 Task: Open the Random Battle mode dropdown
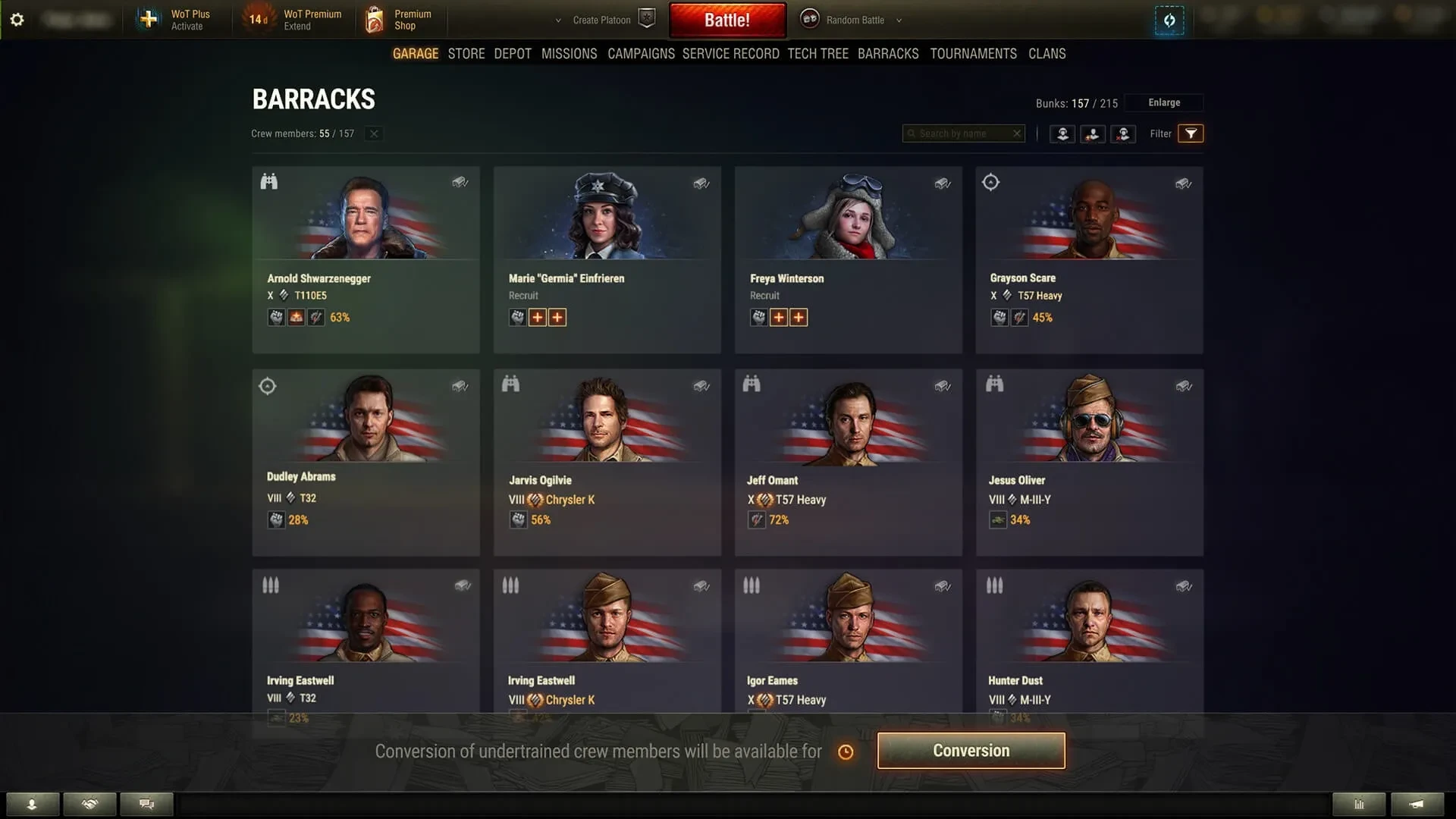pyautogui.click(x=855, y=20)
